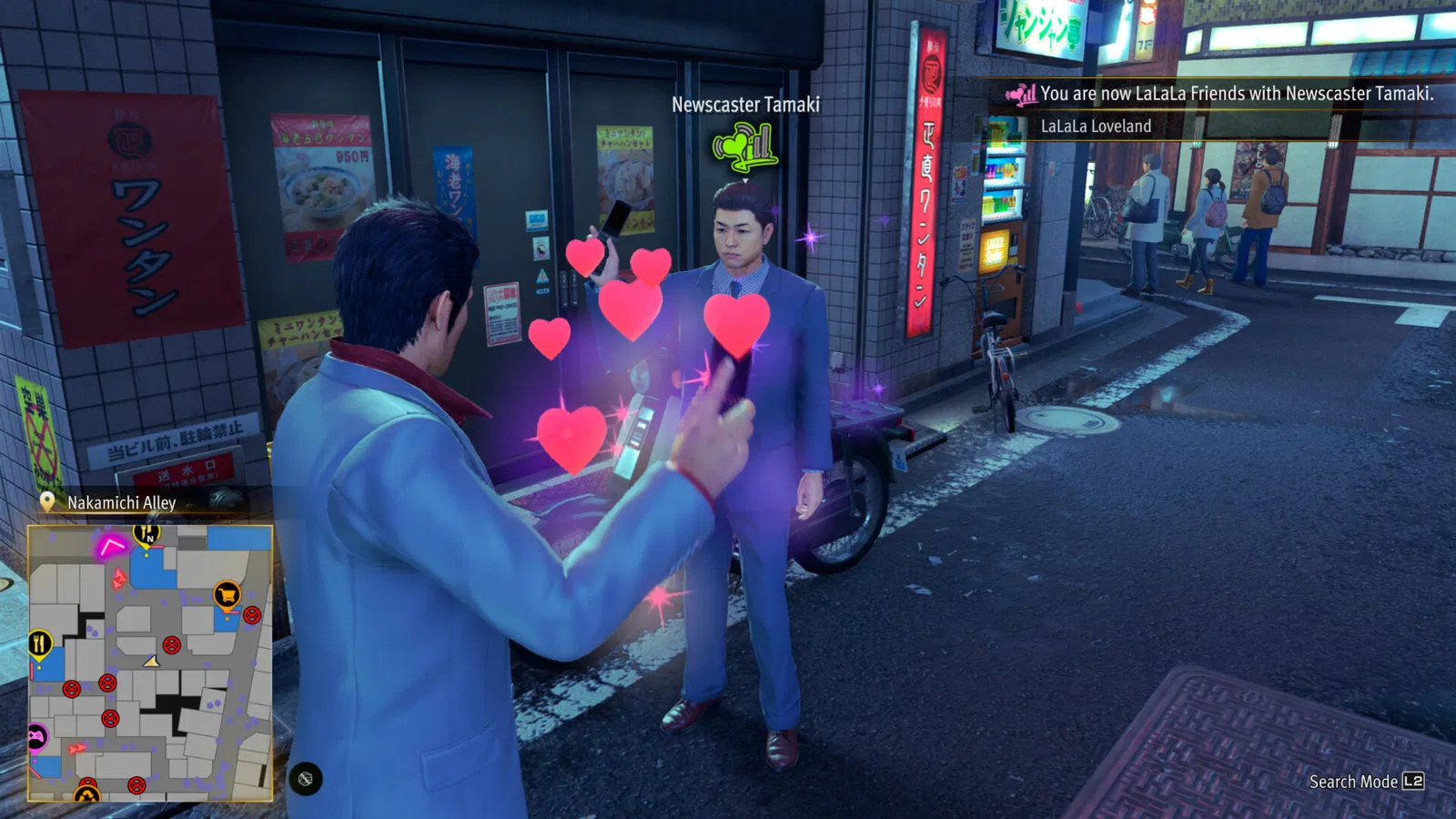The width and height of the screenshot is (1456, 819).
Task: Click the no-vehicles circle icon below the minimap
Action: [305, 778]
